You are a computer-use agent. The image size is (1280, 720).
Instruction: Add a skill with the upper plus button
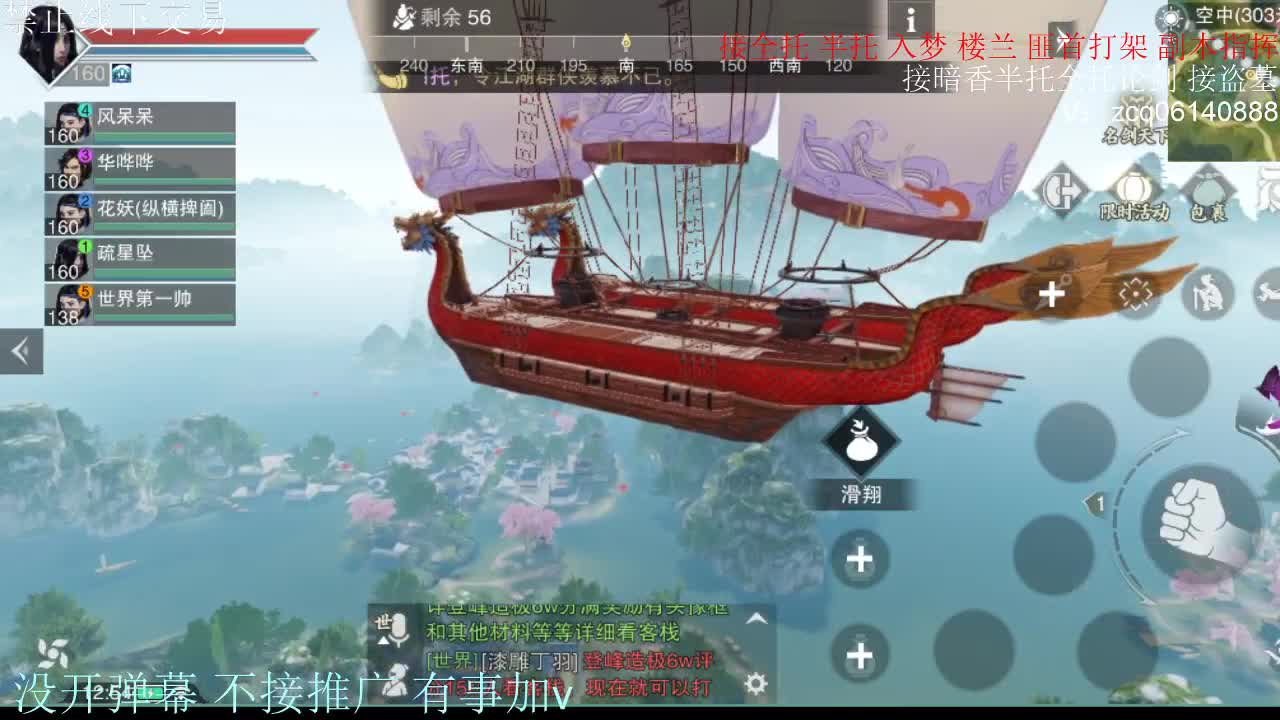pyautogui.click(x=860, y=561)
